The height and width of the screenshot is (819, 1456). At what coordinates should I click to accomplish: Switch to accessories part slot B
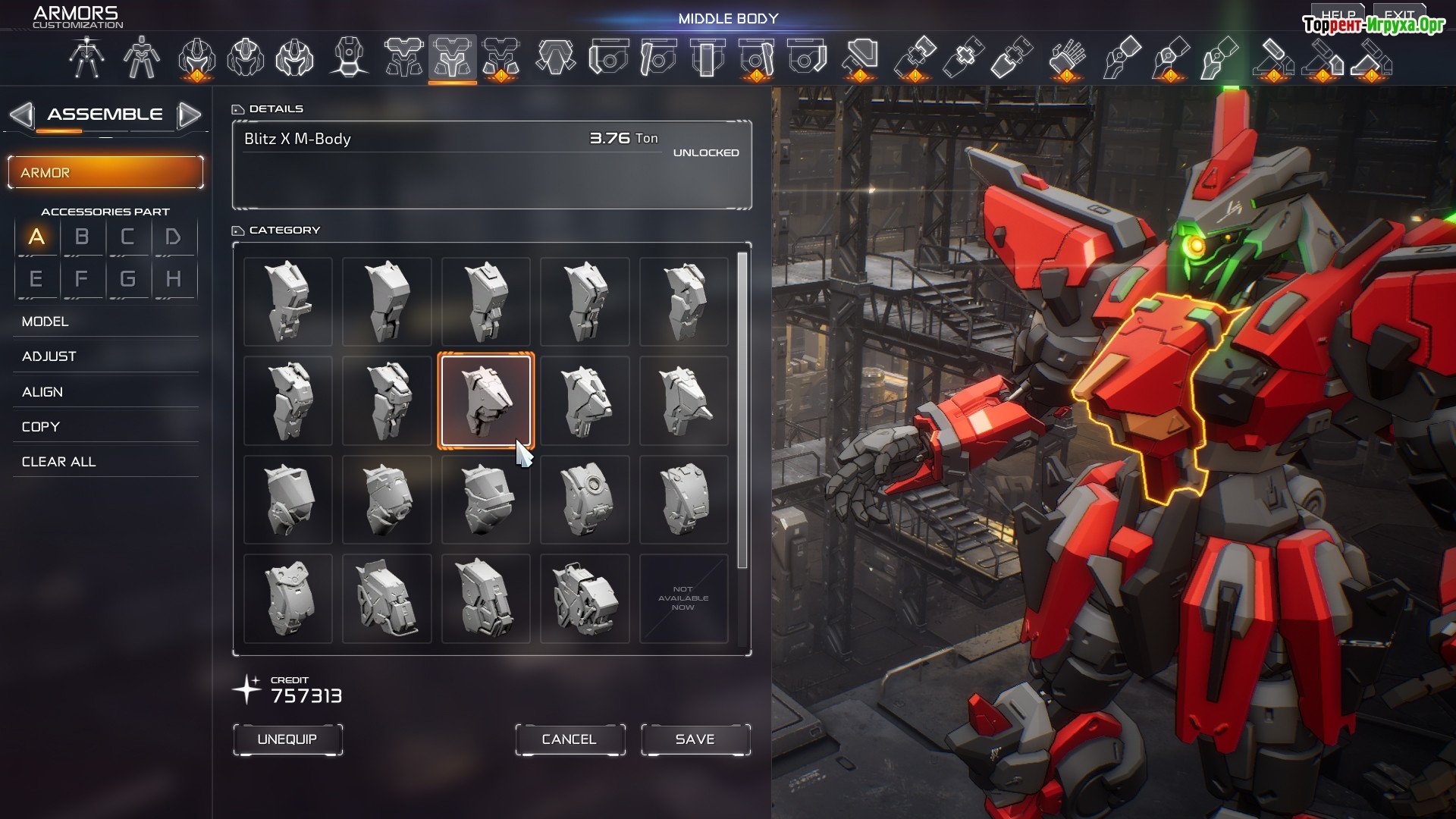82,237
